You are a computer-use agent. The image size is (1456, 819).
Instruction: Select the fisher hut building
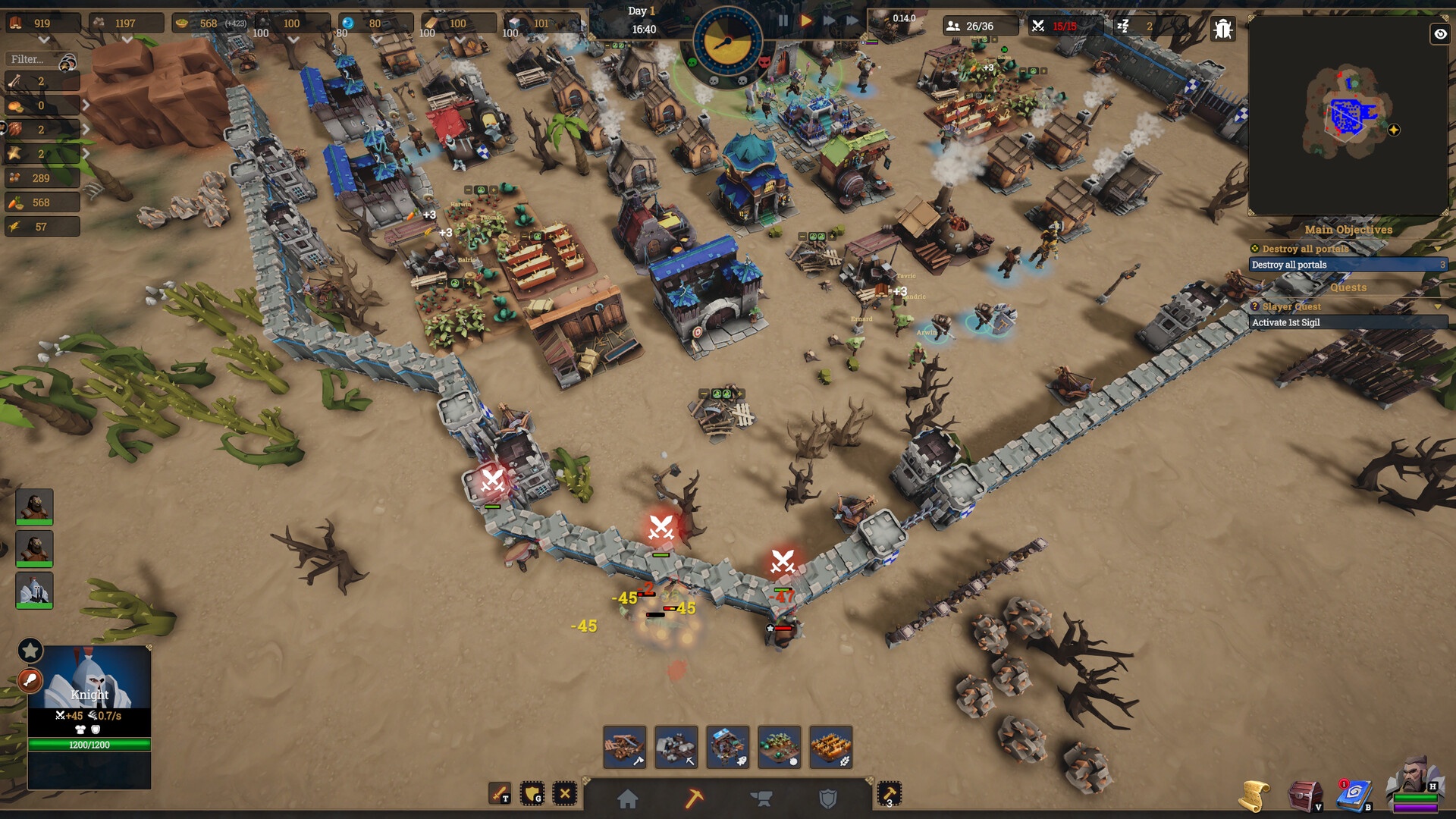coord(728,747)
